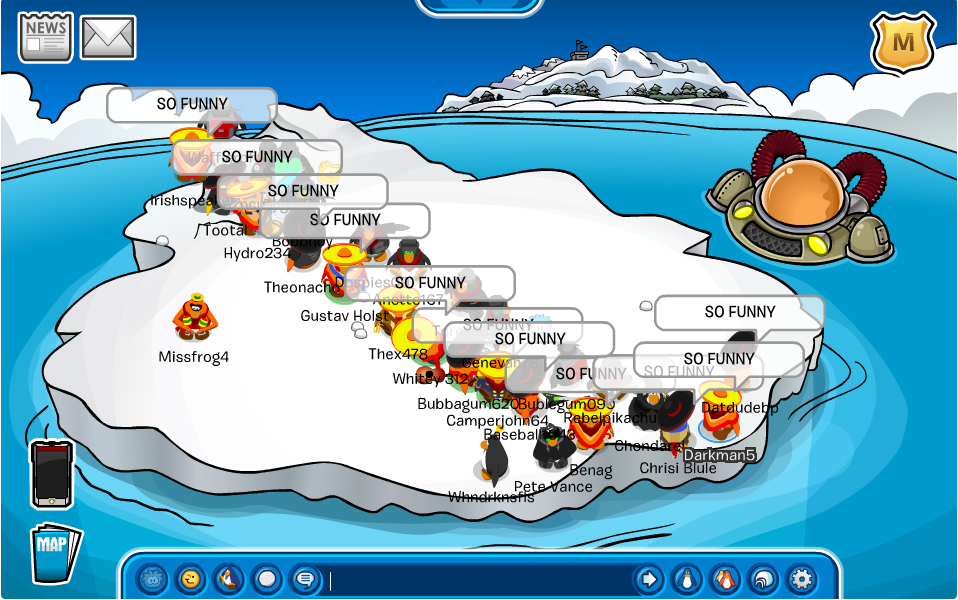Open the buddy list with two penguins

(x=724, y=578)
